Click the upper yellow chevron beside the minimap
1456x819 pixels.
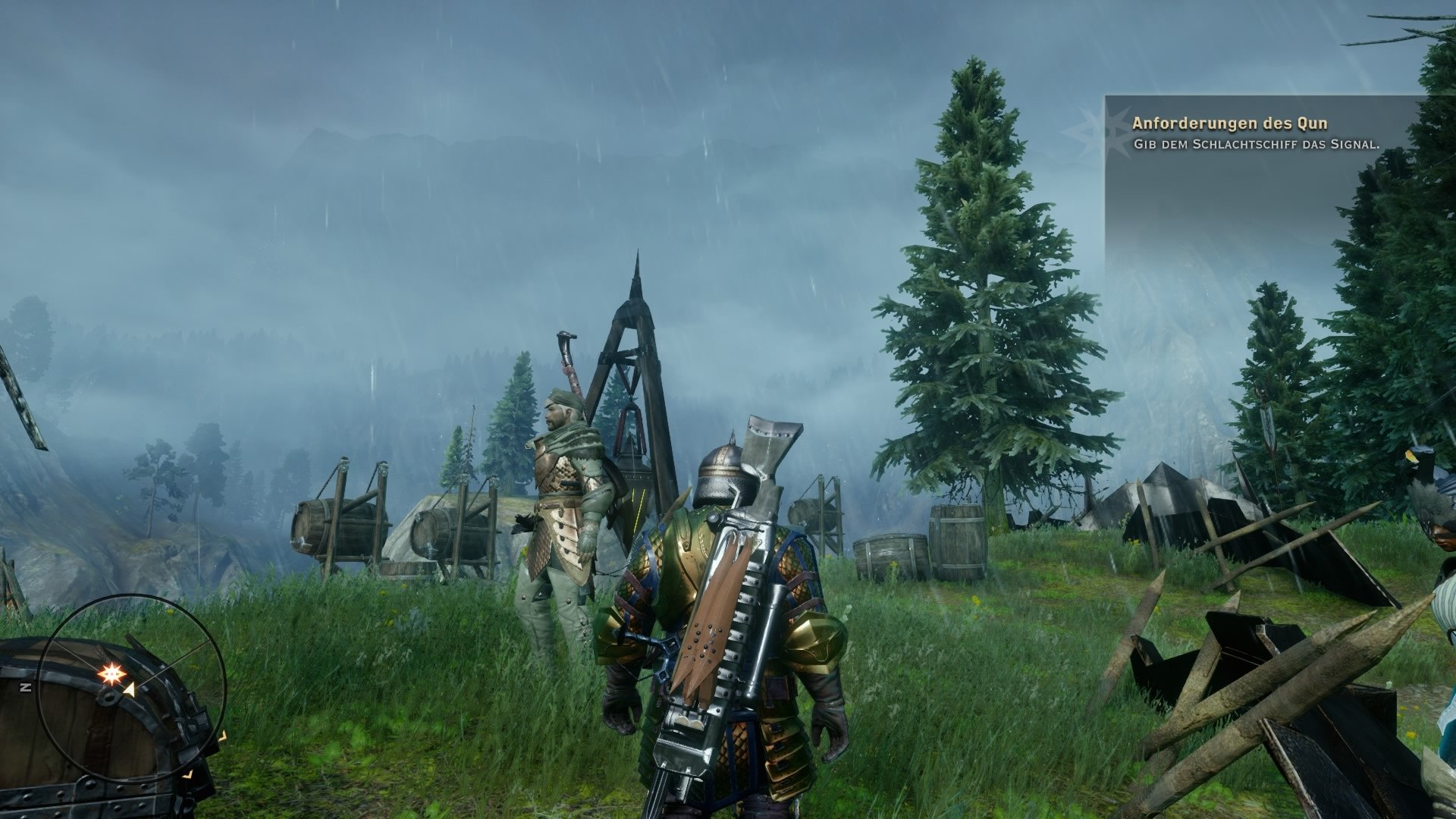click(x=223, y=737)
